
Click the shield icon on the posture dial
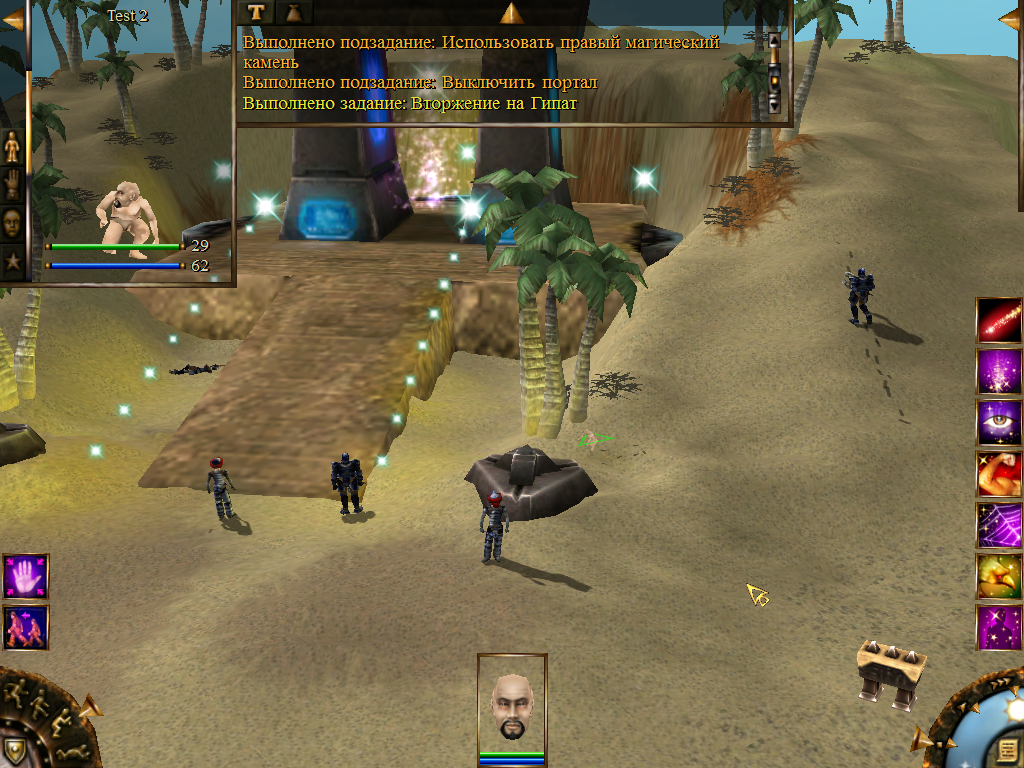point(13,750)
